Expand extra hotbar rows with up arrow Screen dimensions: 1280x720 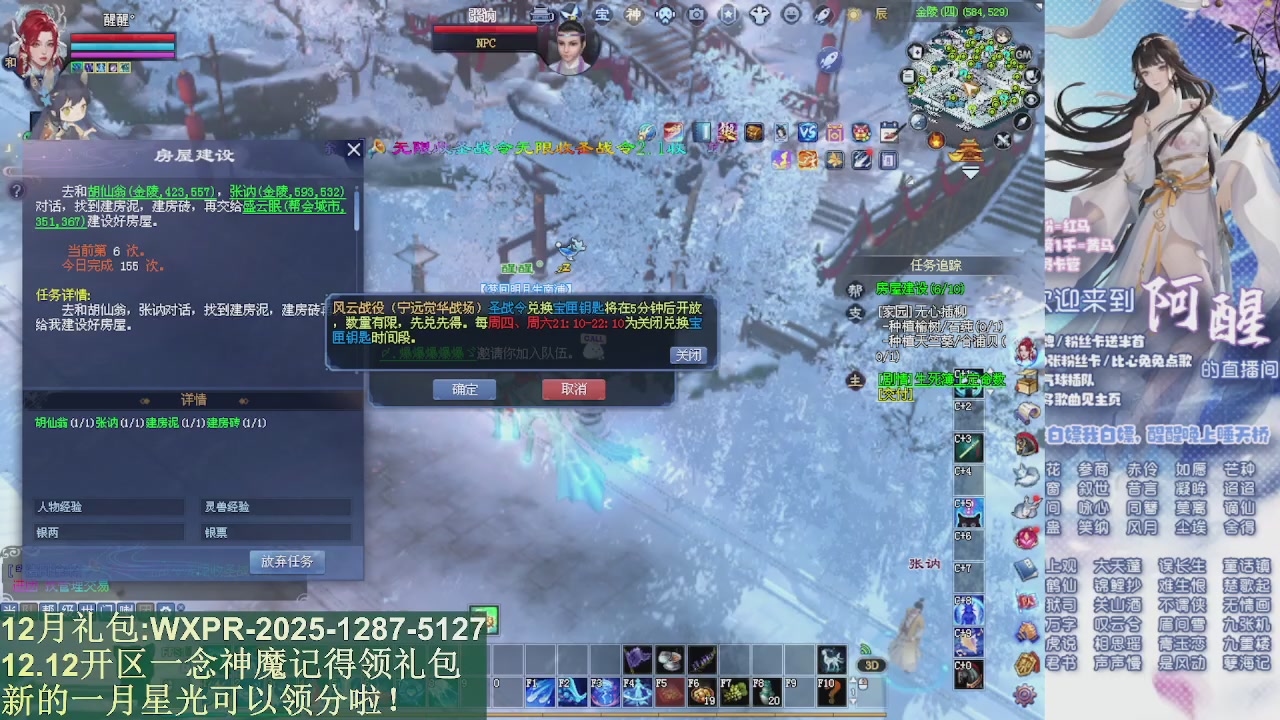pos(852,680)
